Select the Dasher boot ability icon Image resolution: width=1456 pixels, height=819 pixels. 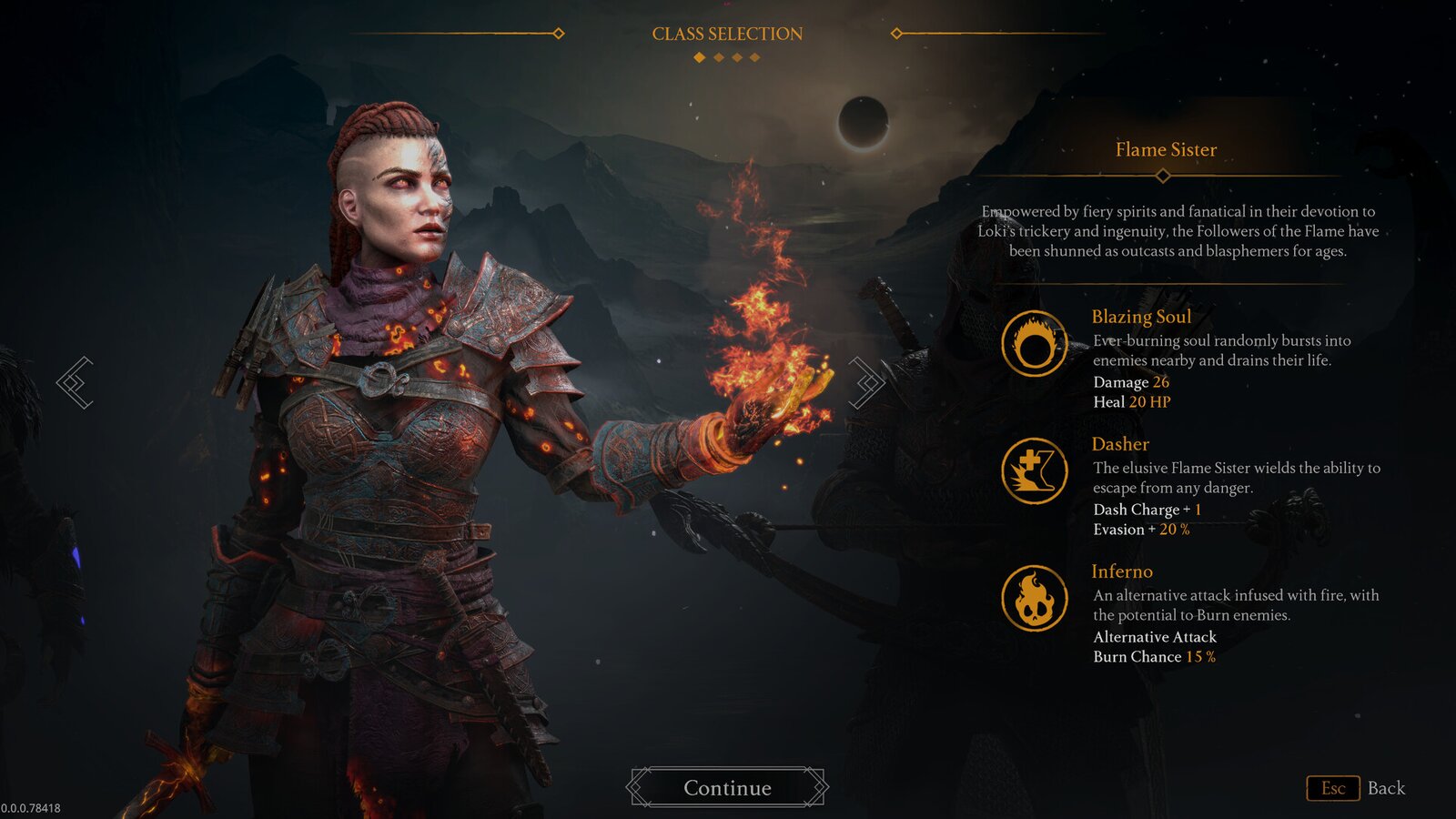(1034, 472)
